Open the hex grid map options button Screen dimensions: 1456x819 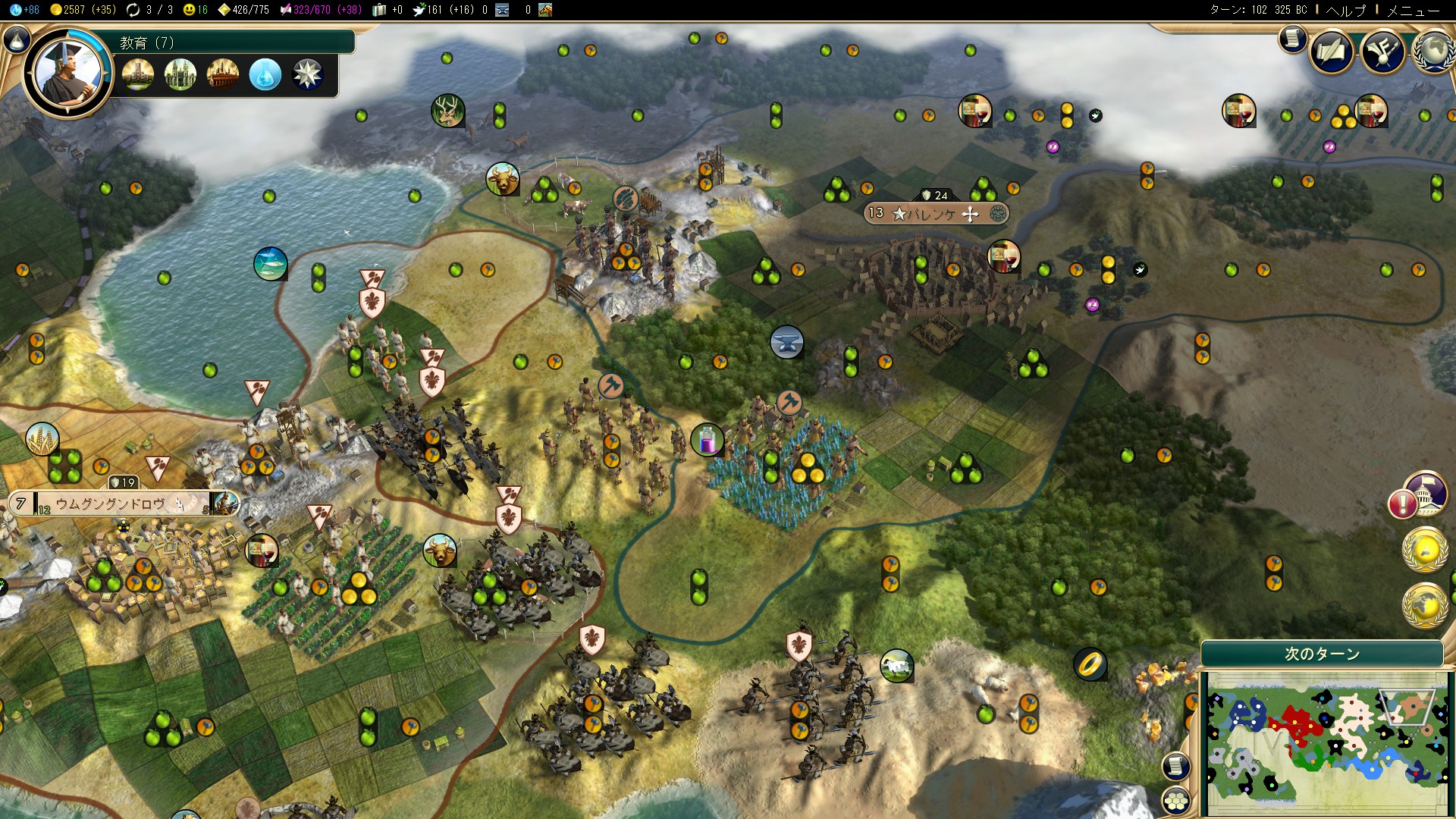click(1176, 799)
